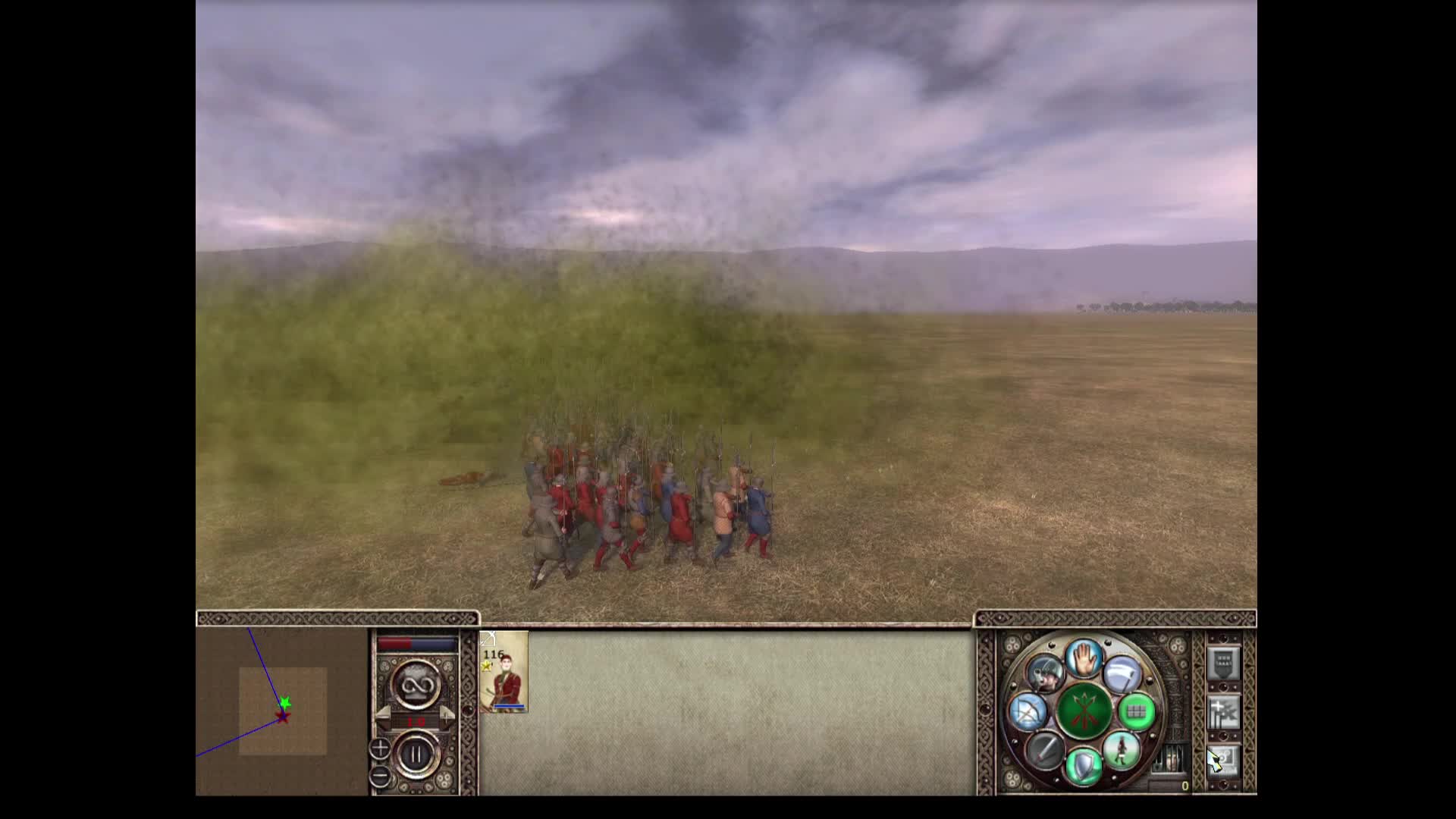Toggle skirmish mode with running soldier icon
This screenshot has width=1456, height=819.
coord(1123,752)
